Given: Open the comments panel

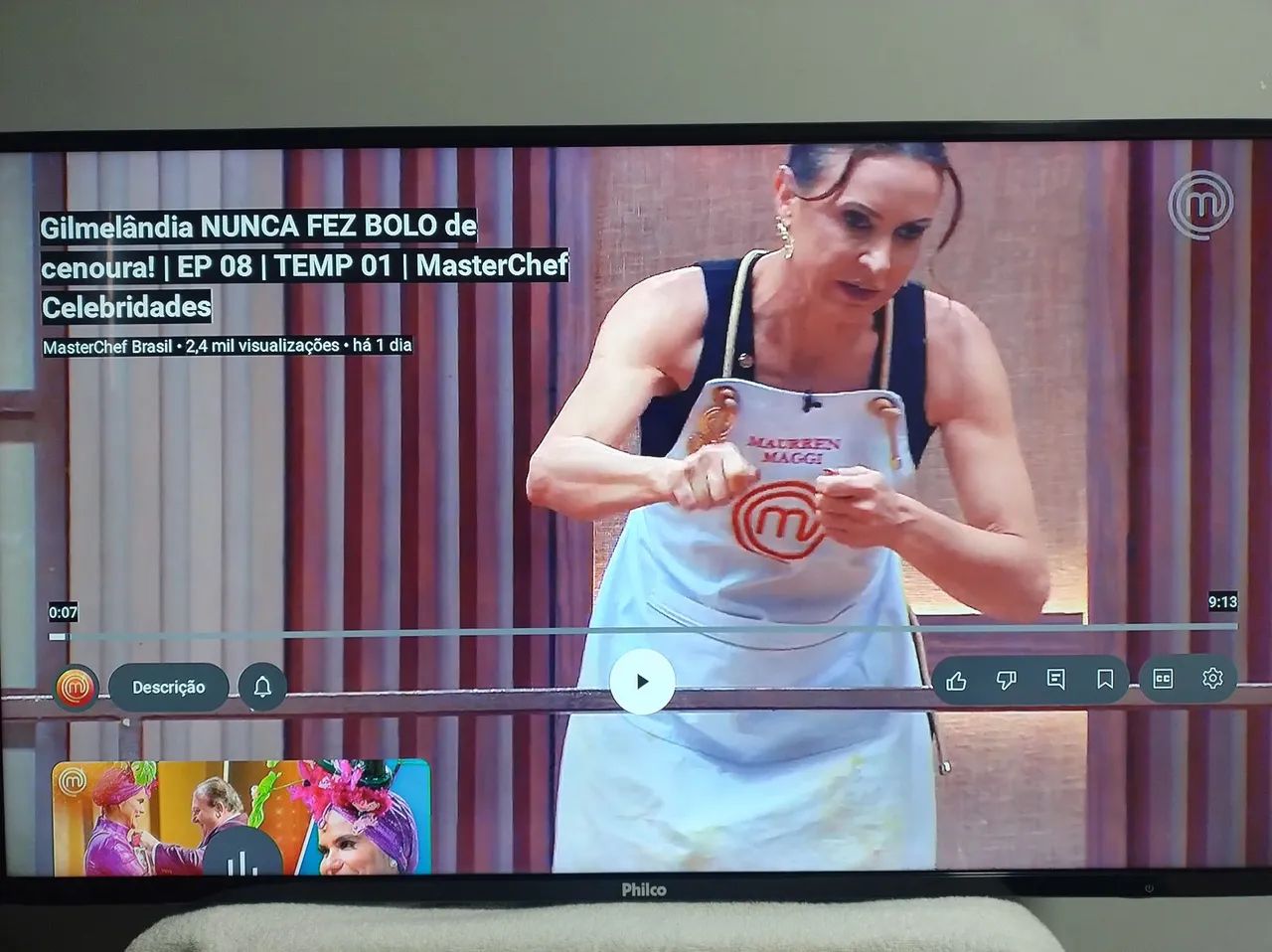Looking at the screenshot, I should pyautogui.click(x=1058, y=679).
